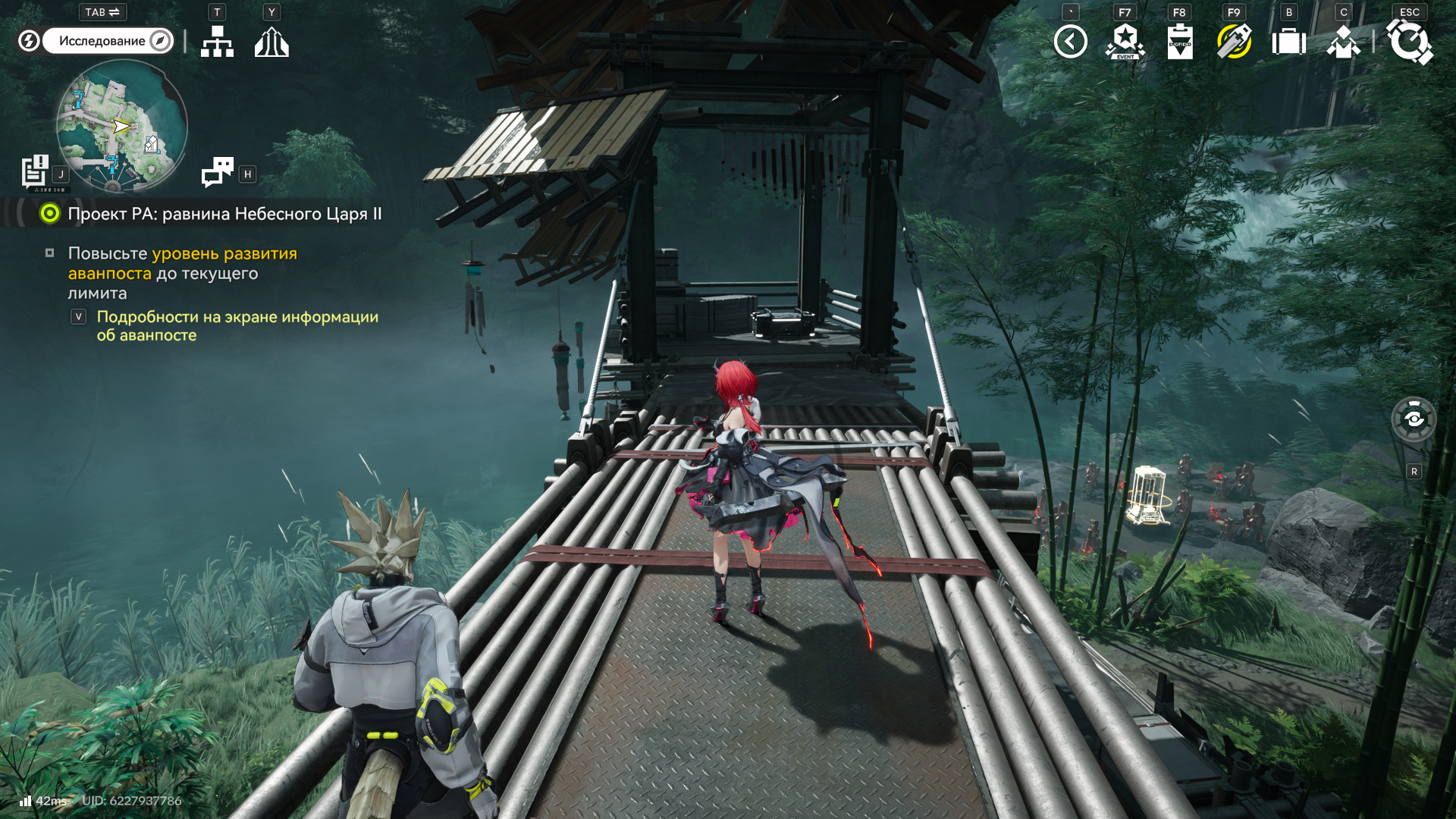Open the backpack inventory icon
The height and width of the screenshot is (819, 1456).
point(1288,42)
